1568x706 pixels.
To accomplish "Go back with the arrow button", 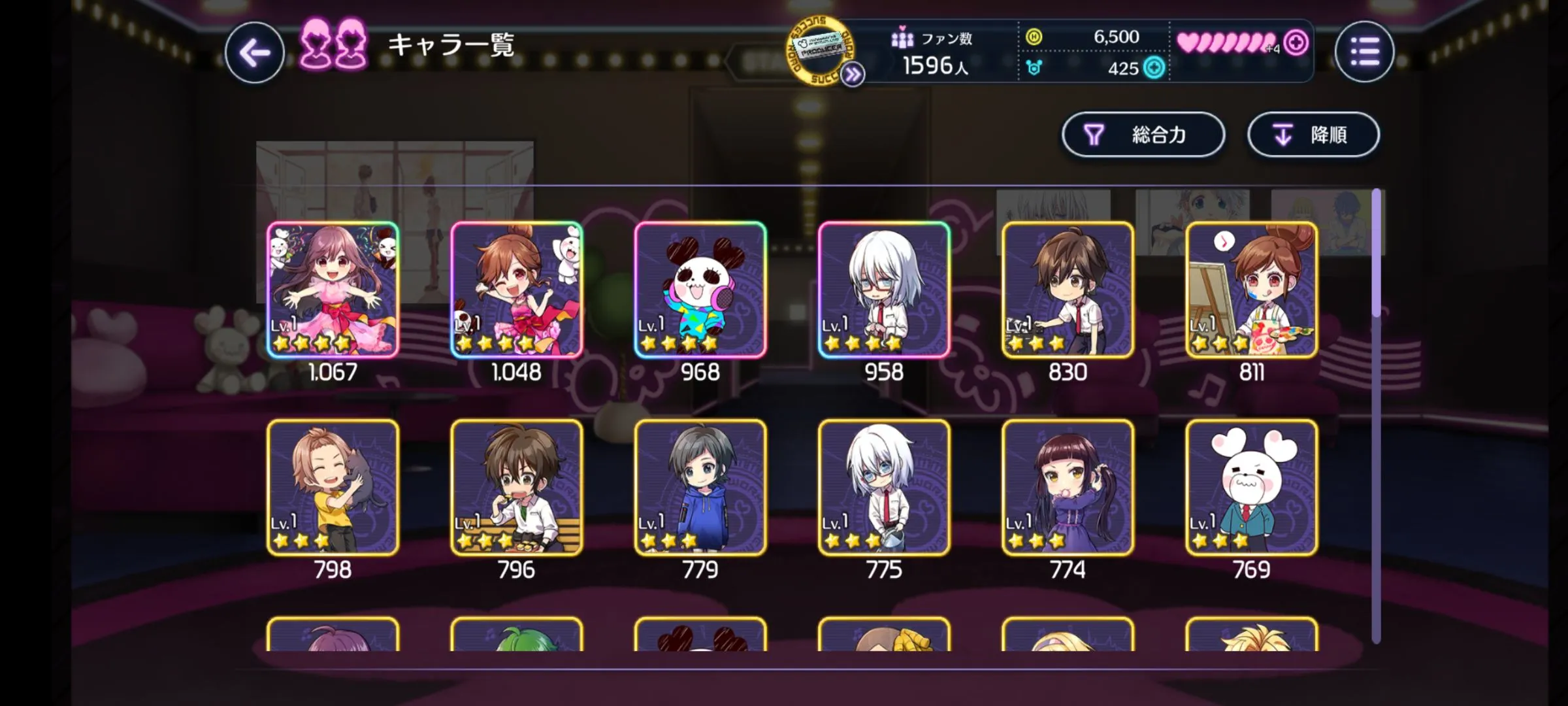I will [255, 52].
